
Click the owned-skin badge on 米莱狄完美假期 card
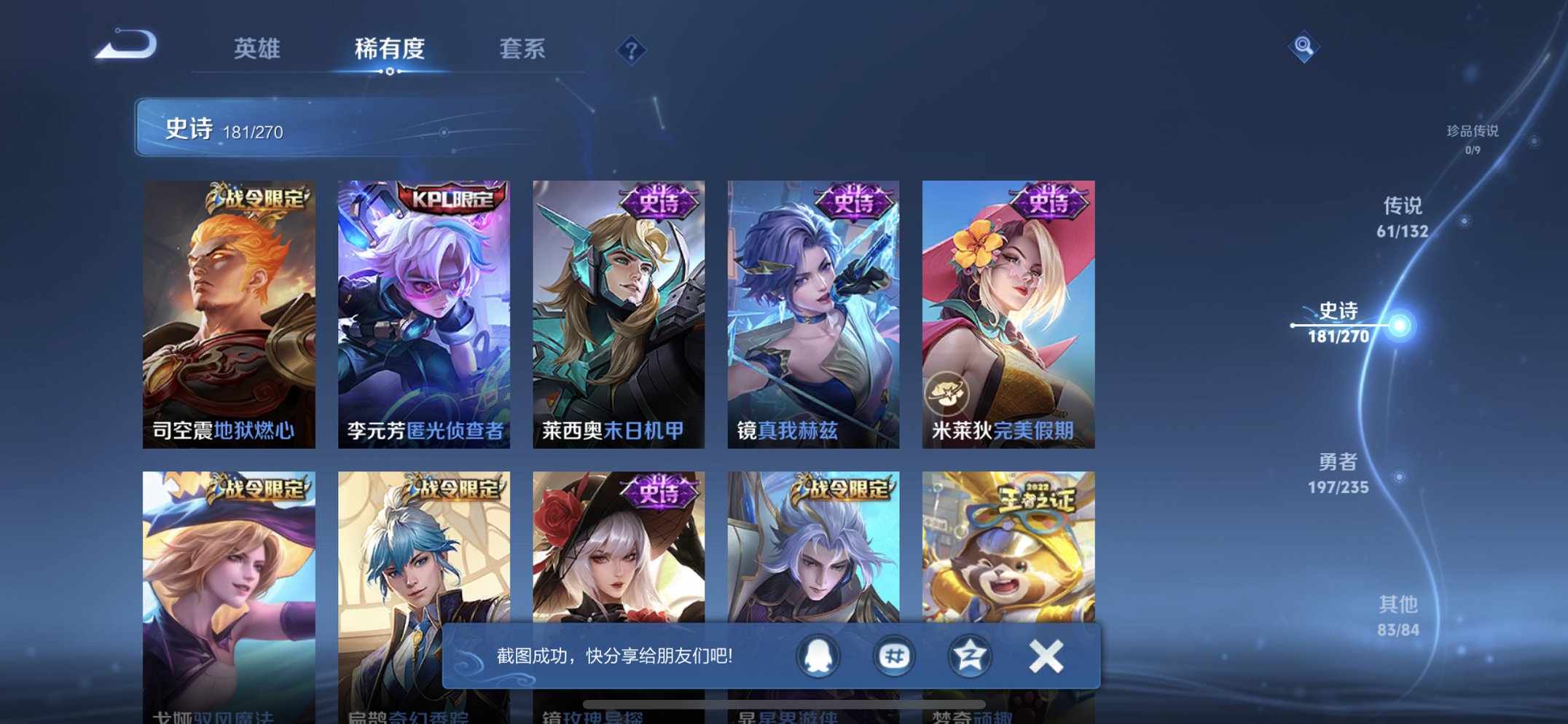(949, 394)
